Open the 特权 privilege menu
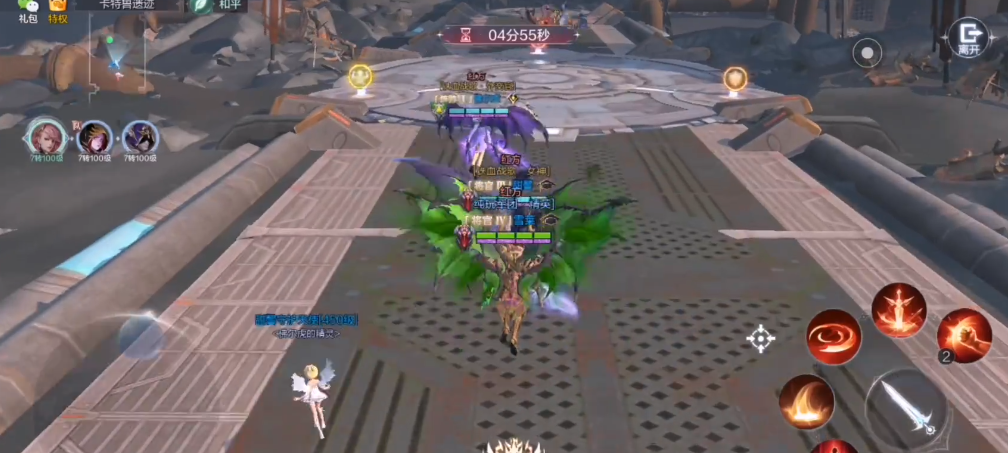Screen dimensions: 1008x453 pyautogui.click(x=59, y=8)
